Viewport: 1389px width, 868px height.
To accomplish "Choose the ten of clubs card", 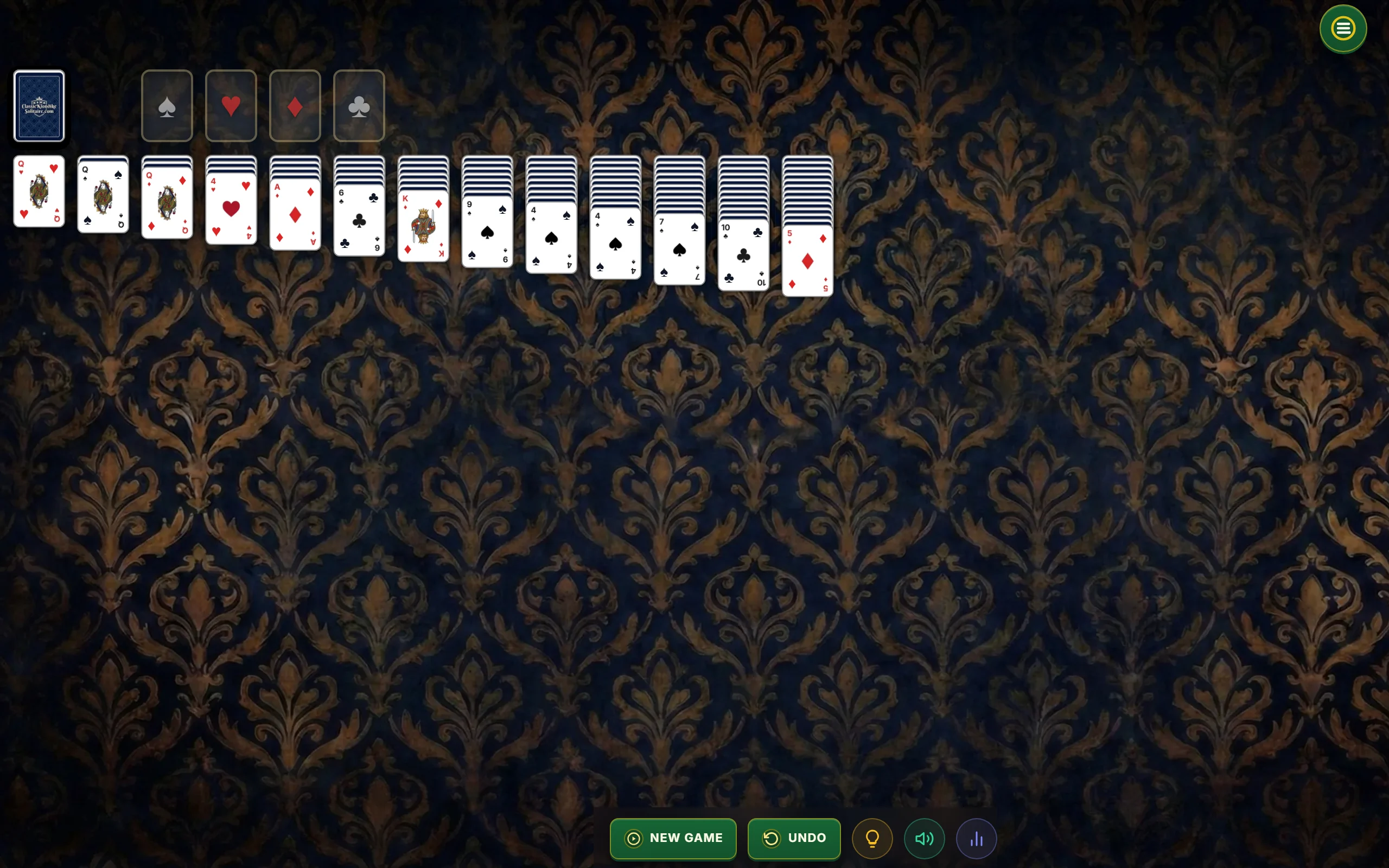I will tap(743, 256).
